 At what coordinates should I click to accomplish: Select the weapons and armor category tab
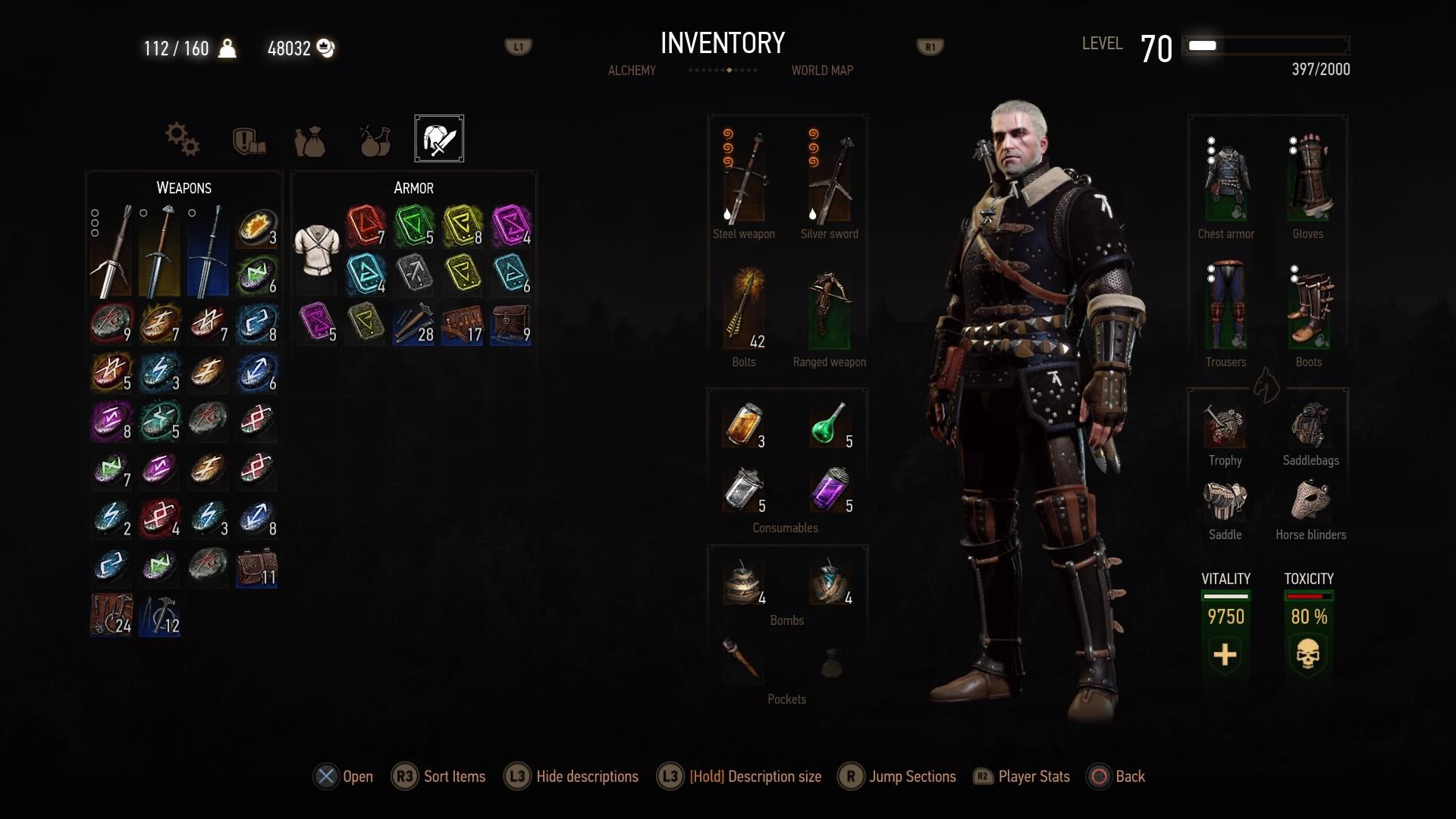pos(439,139)
